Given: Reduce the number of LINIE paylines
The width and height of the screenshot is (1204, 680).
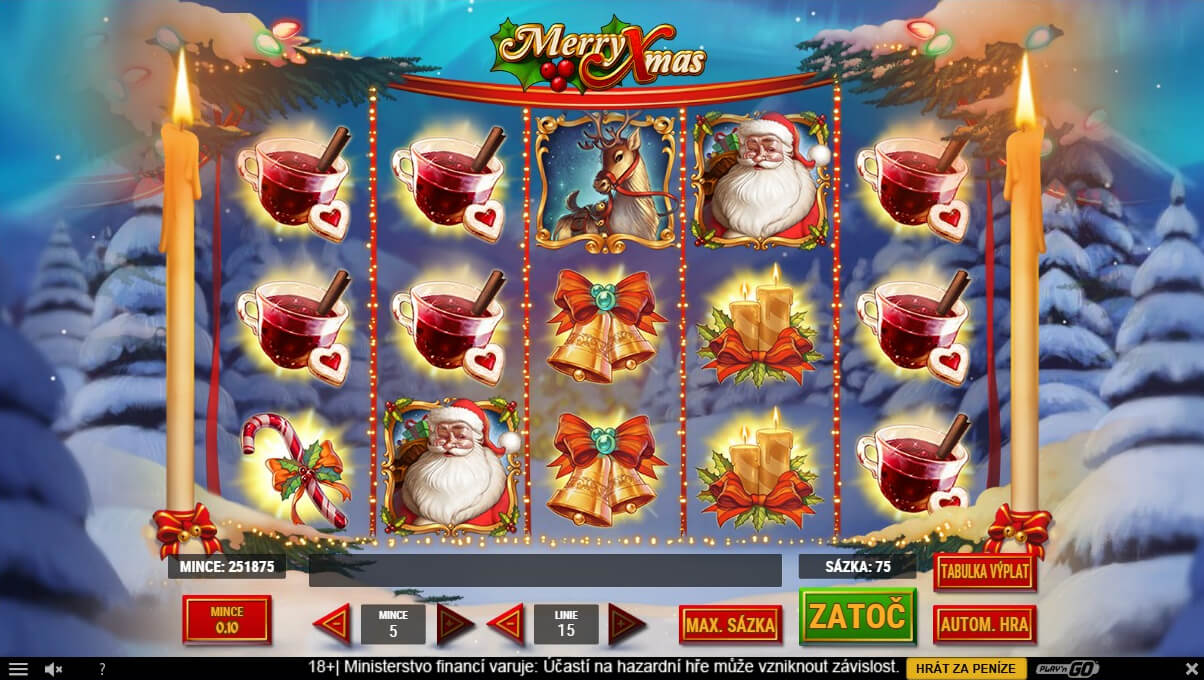Looking at the screenshot, I should tap(506, 624).
